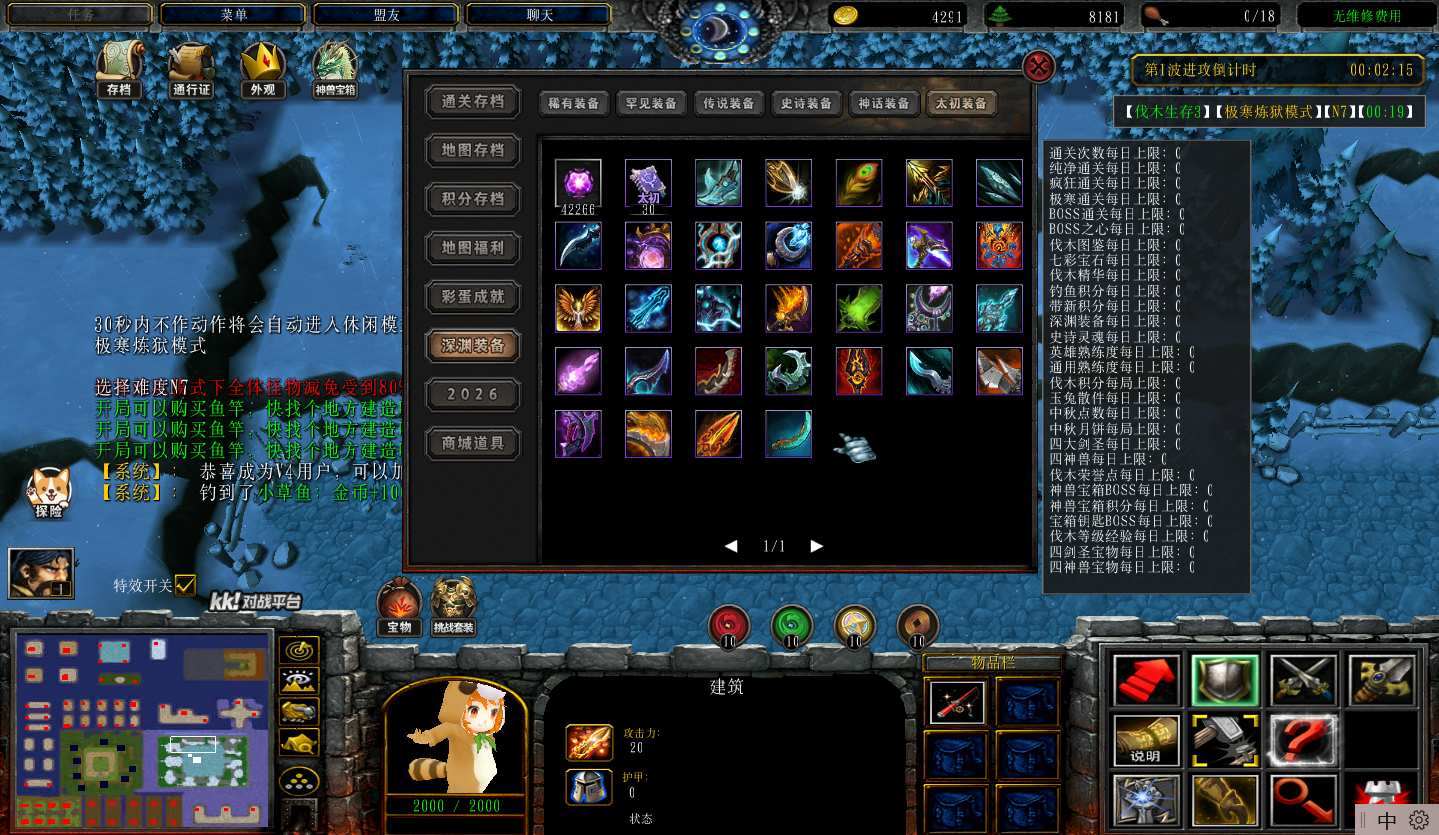Switch to the 地图福利 section
The height and width of the screenshot is (835, 1439).
[x=473, y=247]
